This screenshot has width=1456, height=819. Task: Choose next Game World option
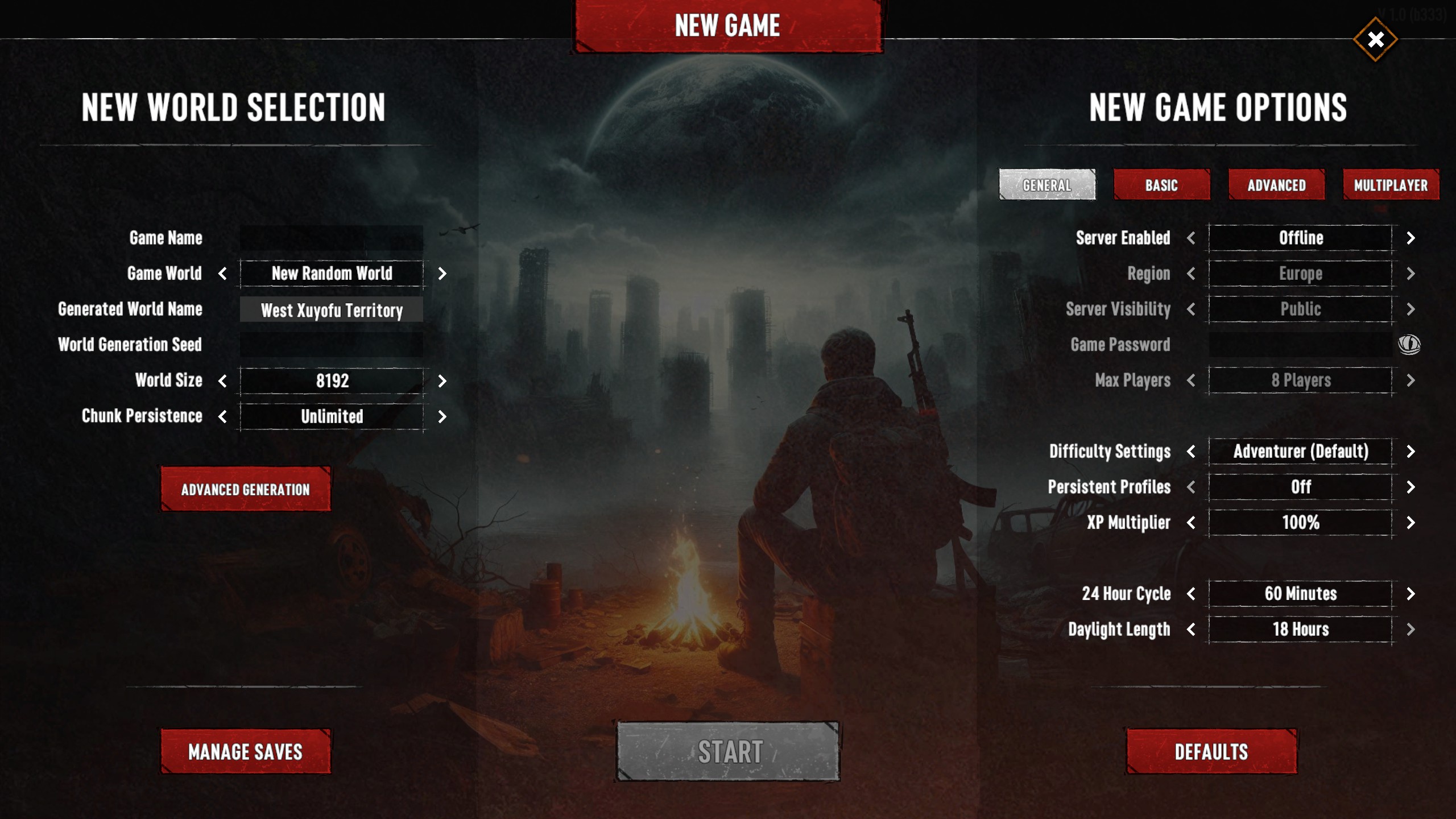click(442, 274)
